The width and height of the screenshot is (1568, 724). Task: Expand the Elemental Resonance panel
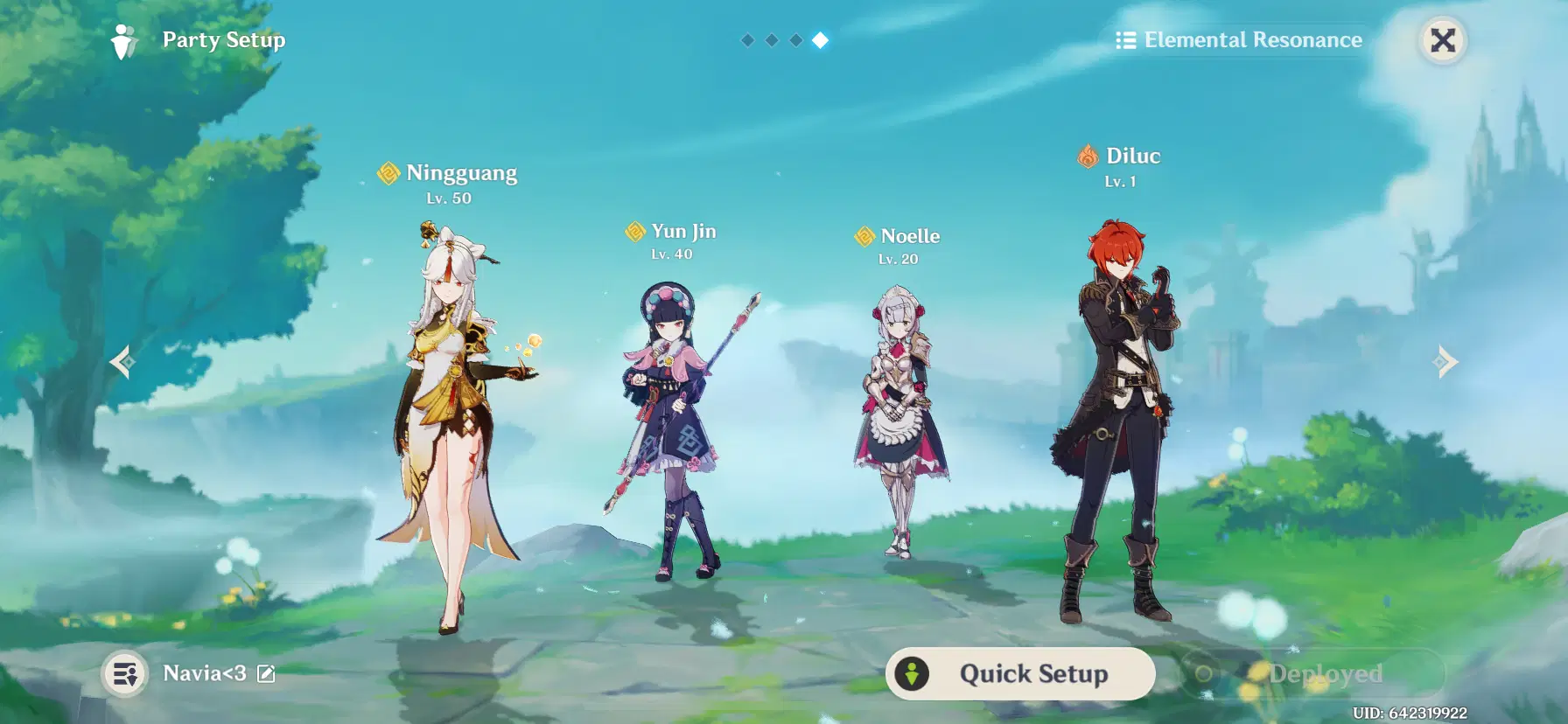pyautogui.click(x=1241, y=39)
